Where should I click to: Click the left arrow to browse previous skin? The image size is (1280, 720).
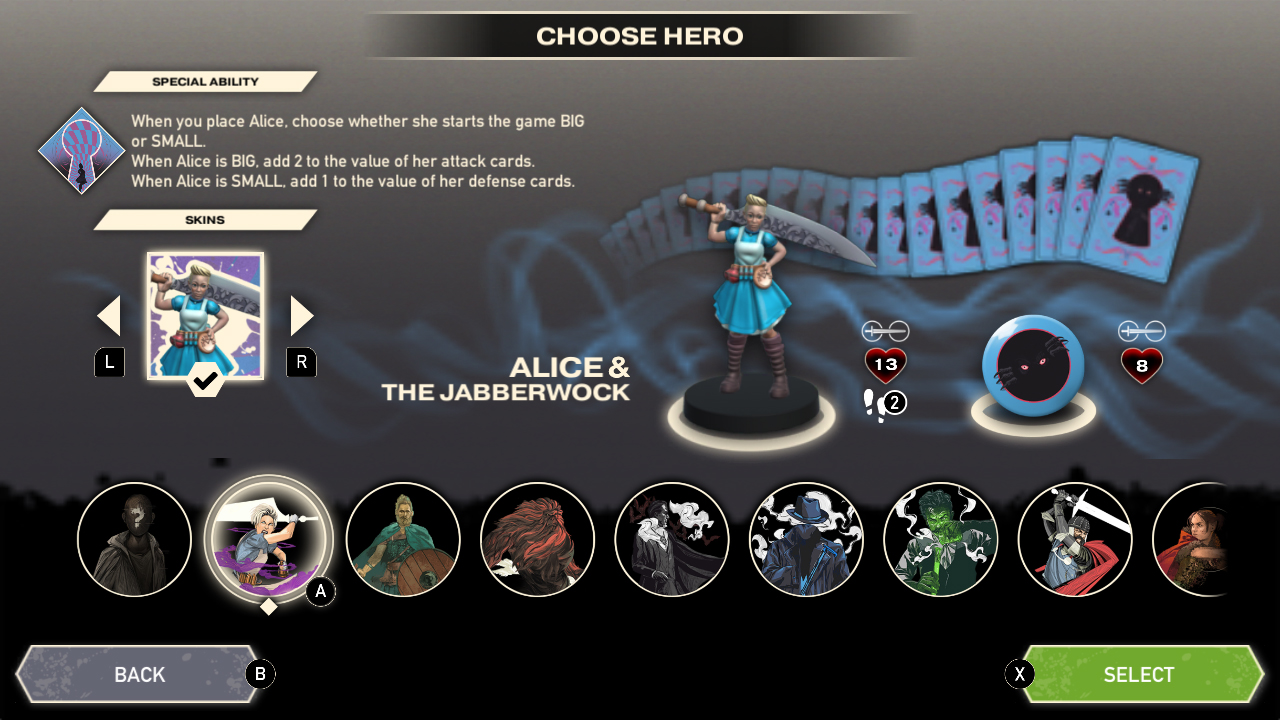coord(108,314)
